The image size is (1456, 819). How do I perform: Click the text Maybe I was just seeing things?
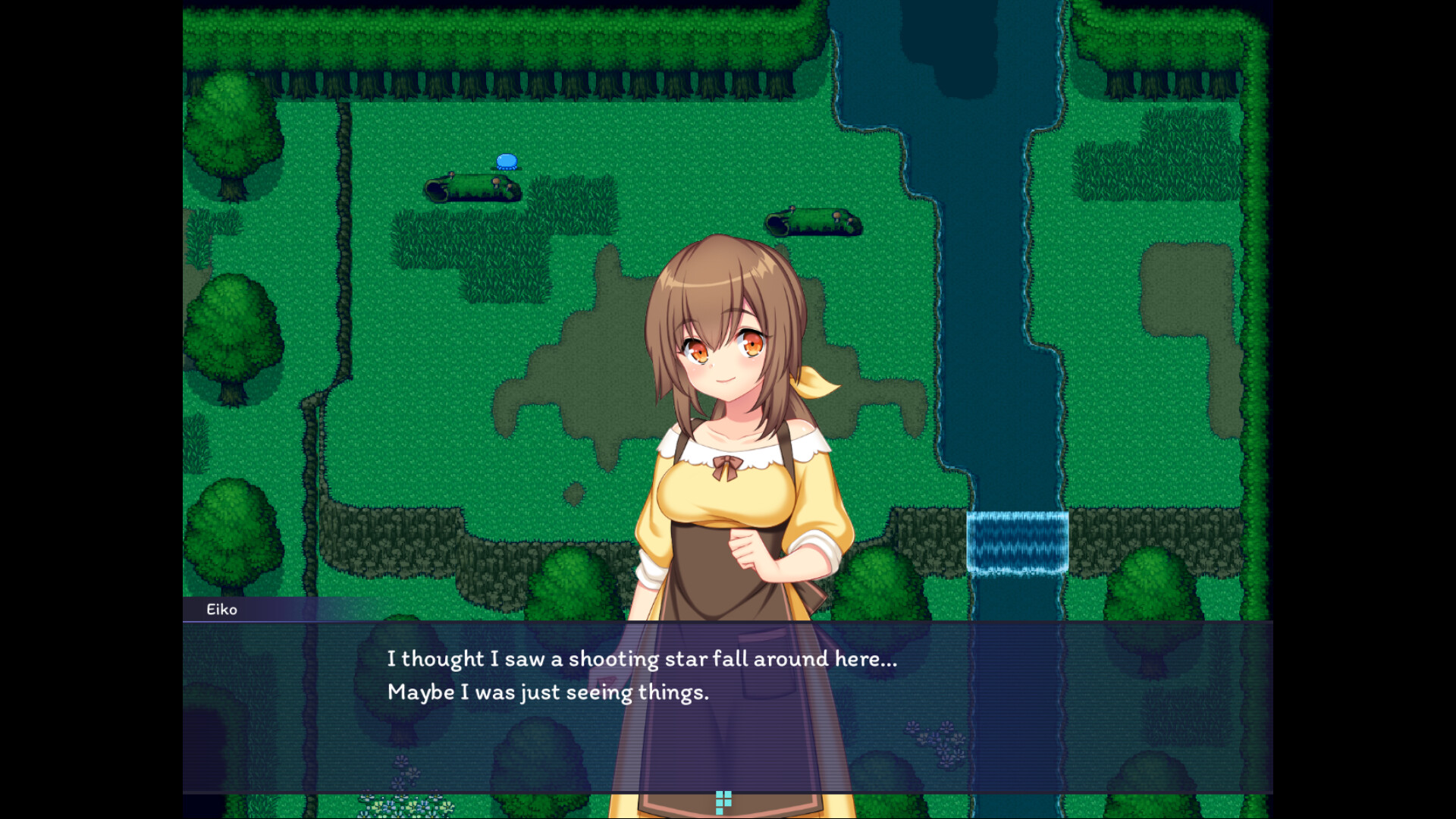point(549,692)
